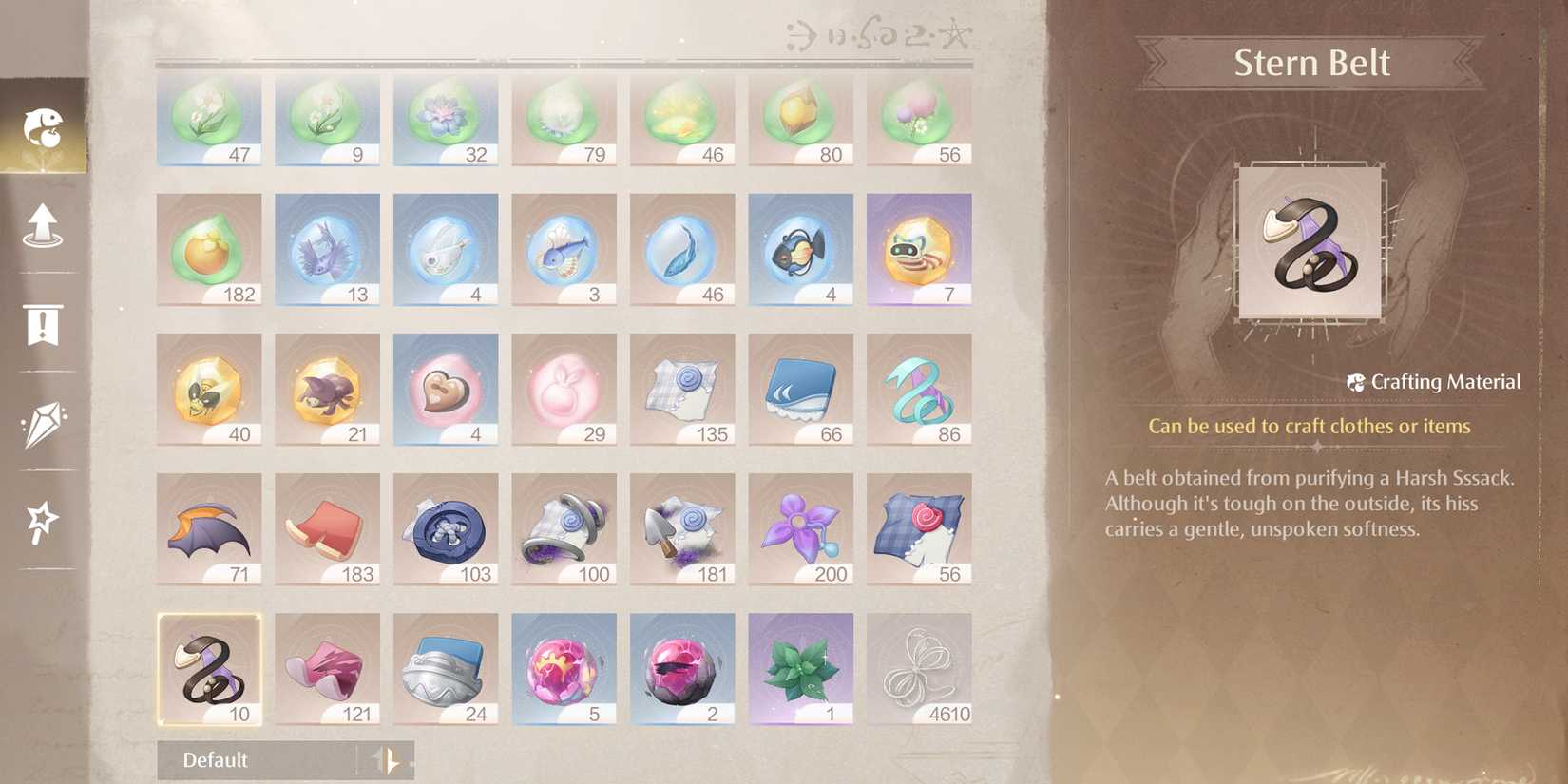Select the blue towel item with count 66
The image size is (1568, 784).
coord(800,388)
